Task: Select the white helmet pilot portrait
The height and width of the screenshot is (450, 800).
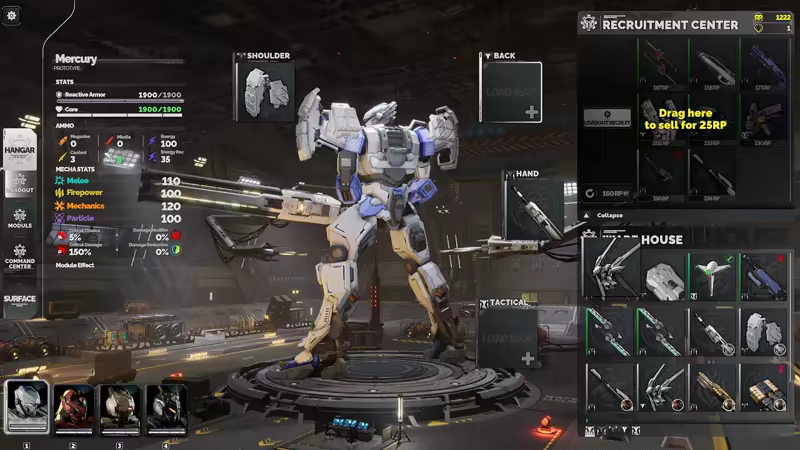Action: 27,407
